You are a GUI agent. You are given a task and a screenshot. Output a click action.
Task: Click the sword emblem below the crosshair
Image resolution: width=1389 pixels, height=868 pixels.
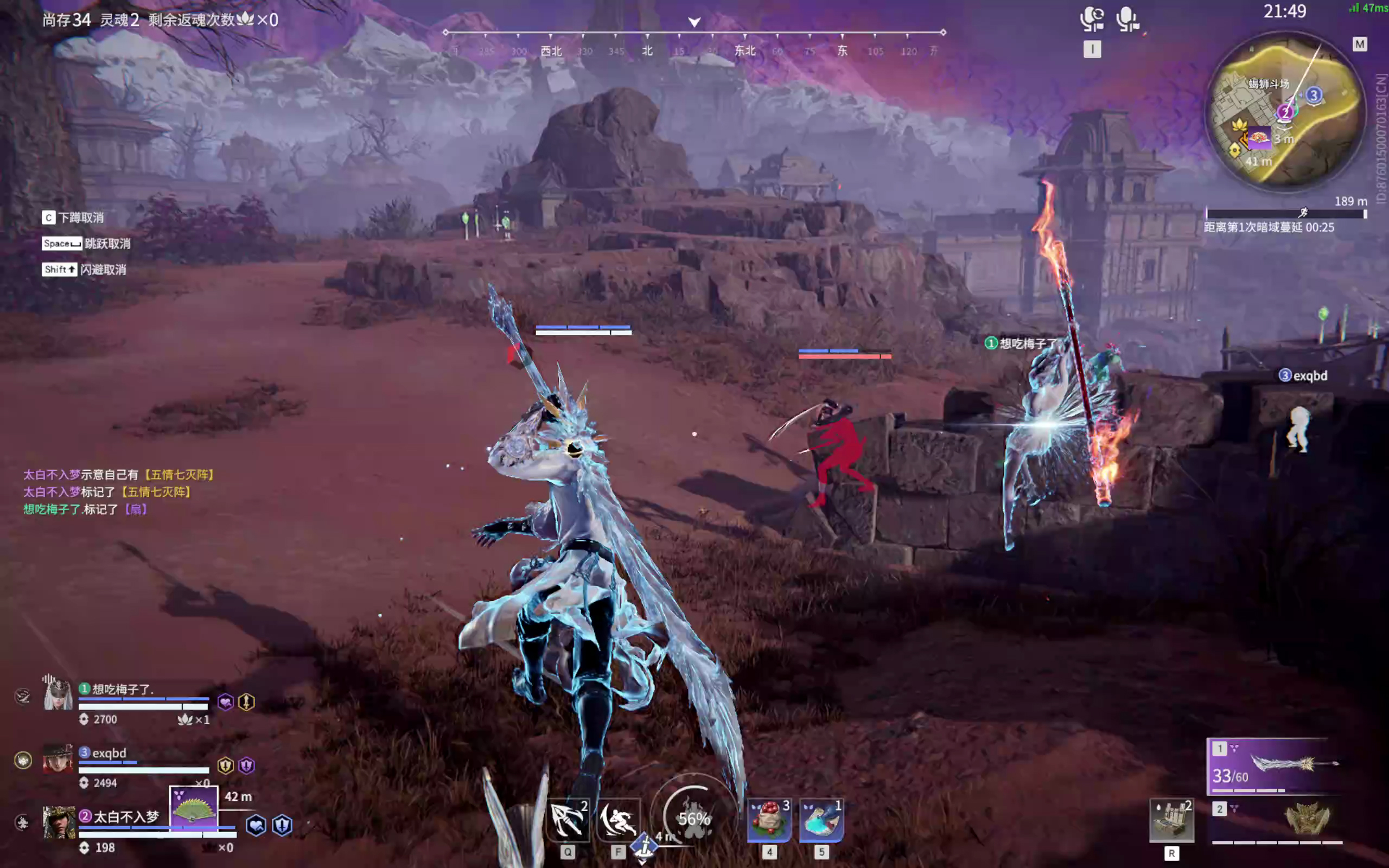click(x=644, y=844)
